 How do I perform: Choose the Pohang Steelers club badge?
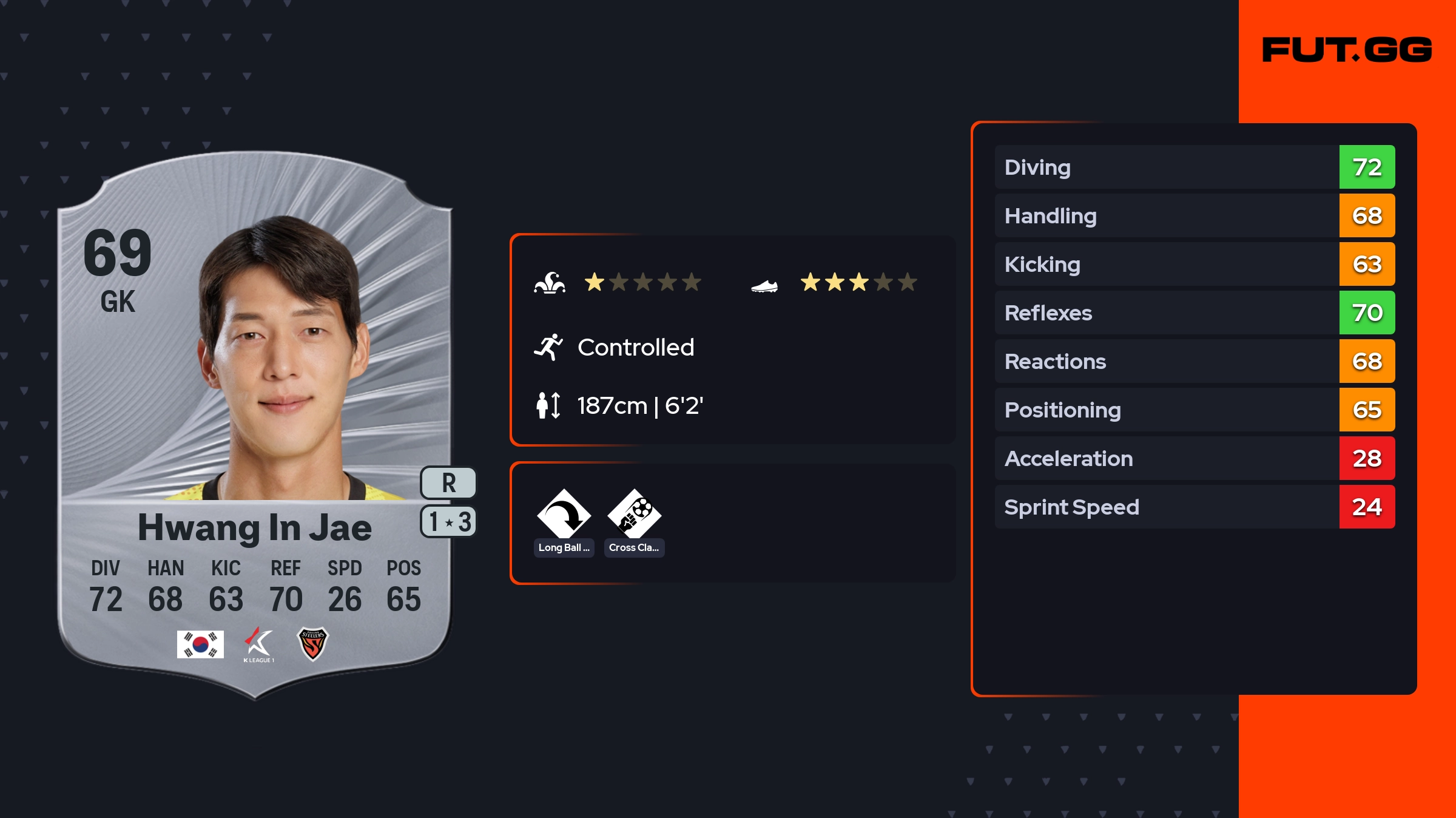point(312,643)
